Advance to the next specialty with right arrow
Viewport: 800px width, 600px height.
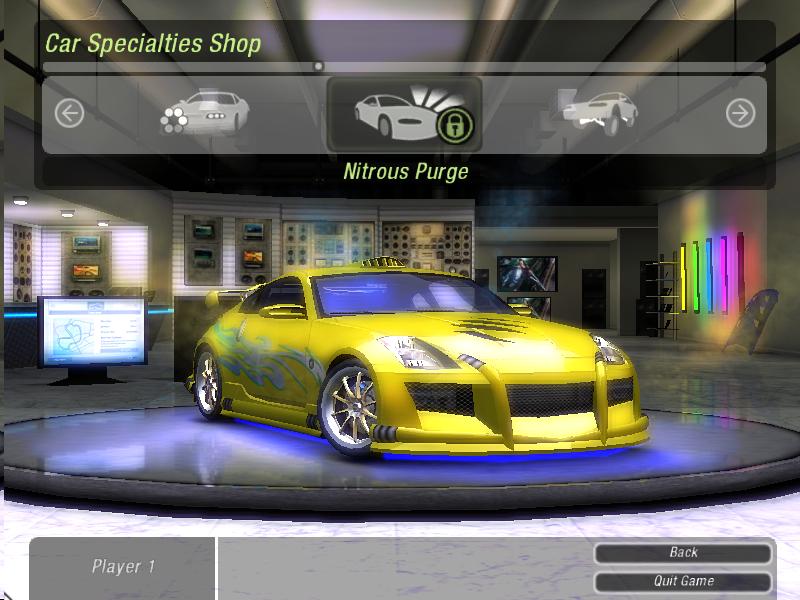click(x=740, y=114)
